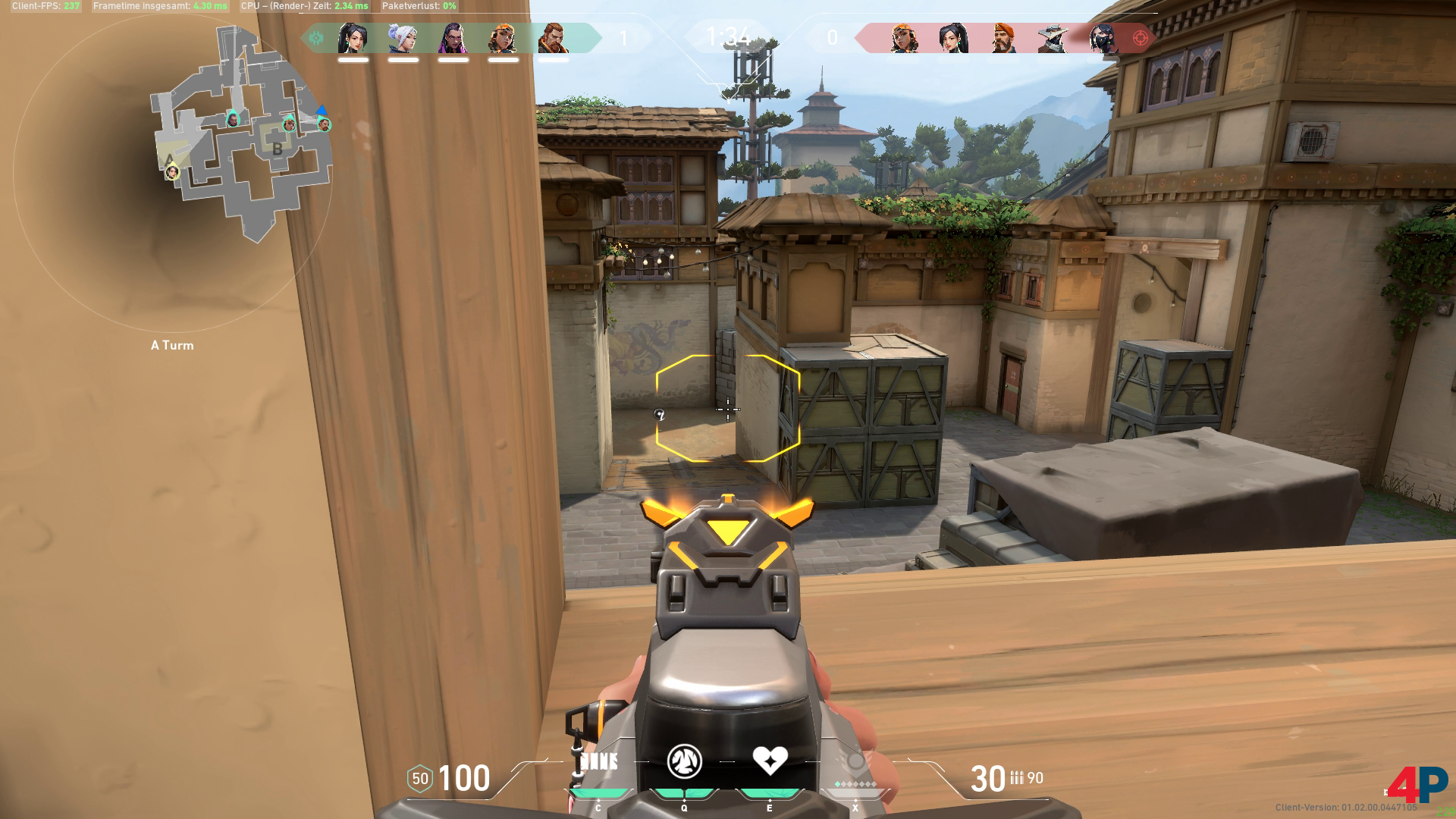The width and height of the screenshot is (1456, 819).
Task: Click the teal emblem on the ally bar
Action: [316, 38]
